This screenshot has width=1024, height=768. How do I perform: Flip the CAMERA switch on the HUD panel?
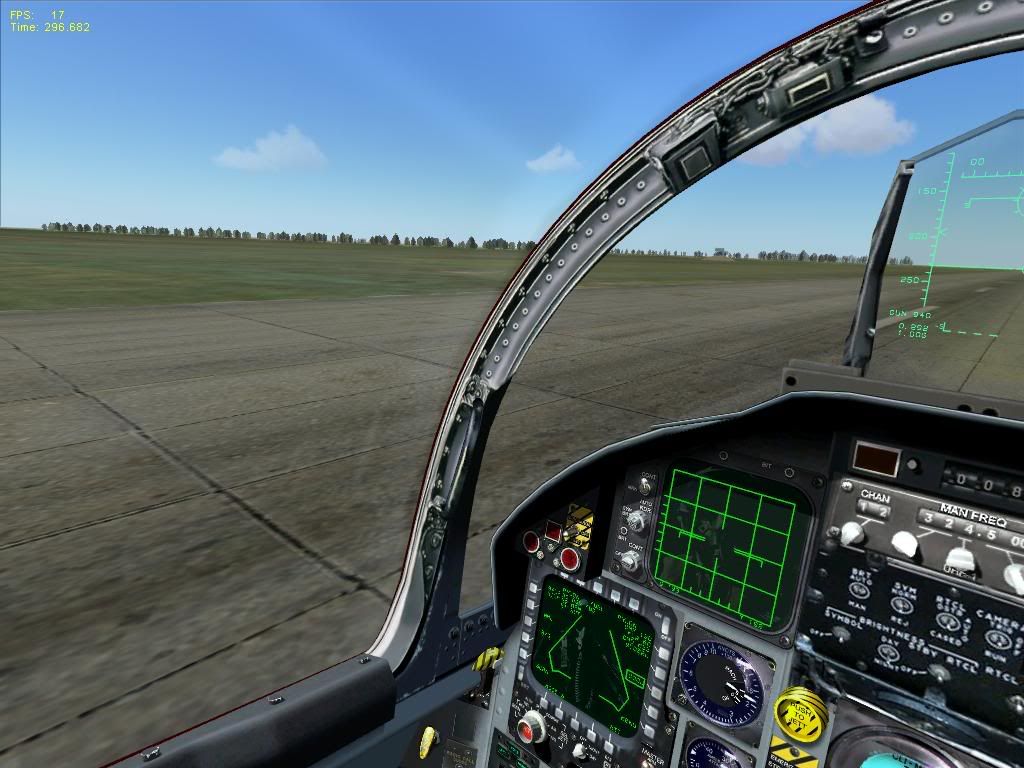coord(997,638)
